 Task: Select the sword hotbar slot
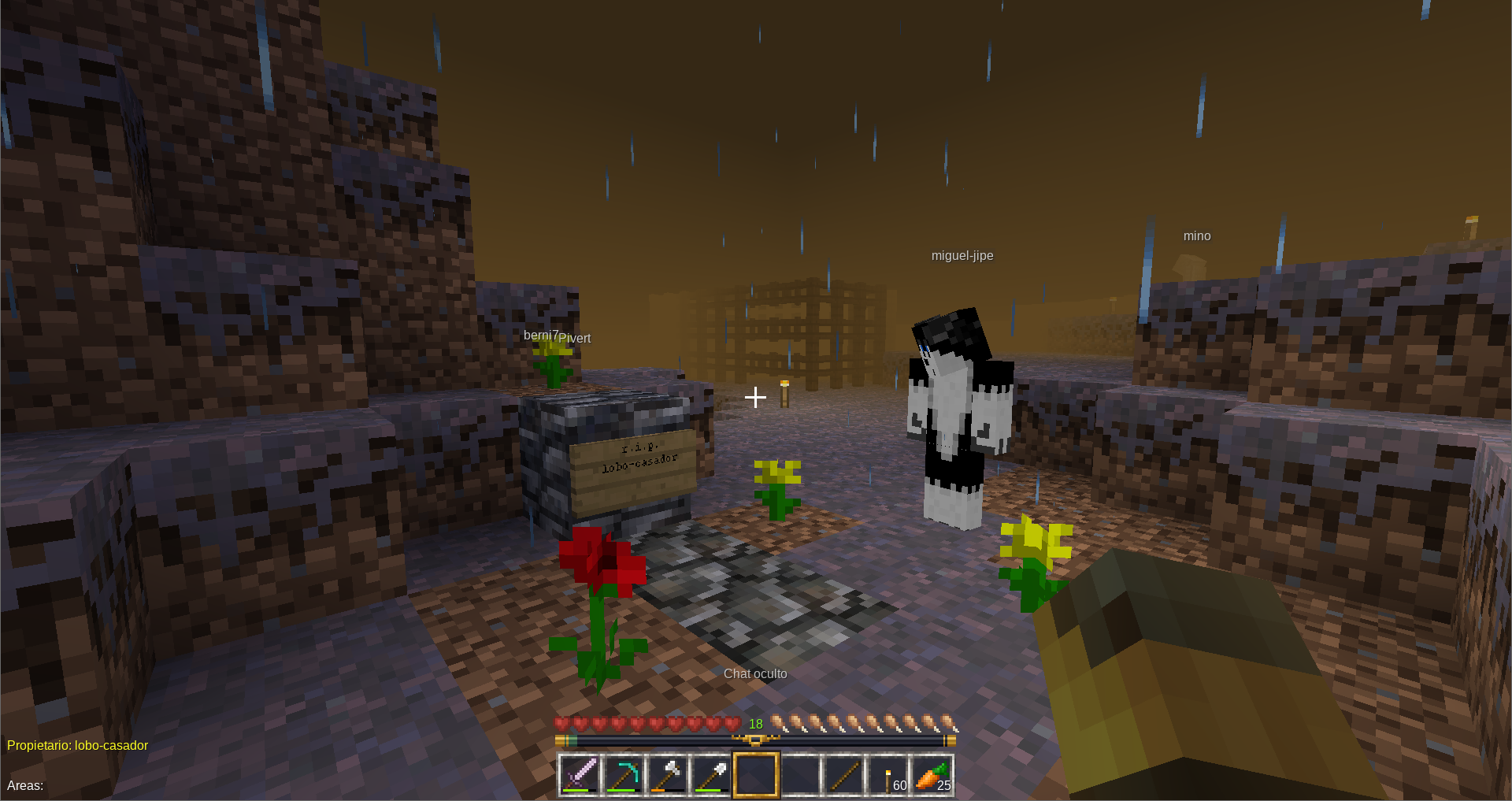pyautogui.click(x=580, y=774)
